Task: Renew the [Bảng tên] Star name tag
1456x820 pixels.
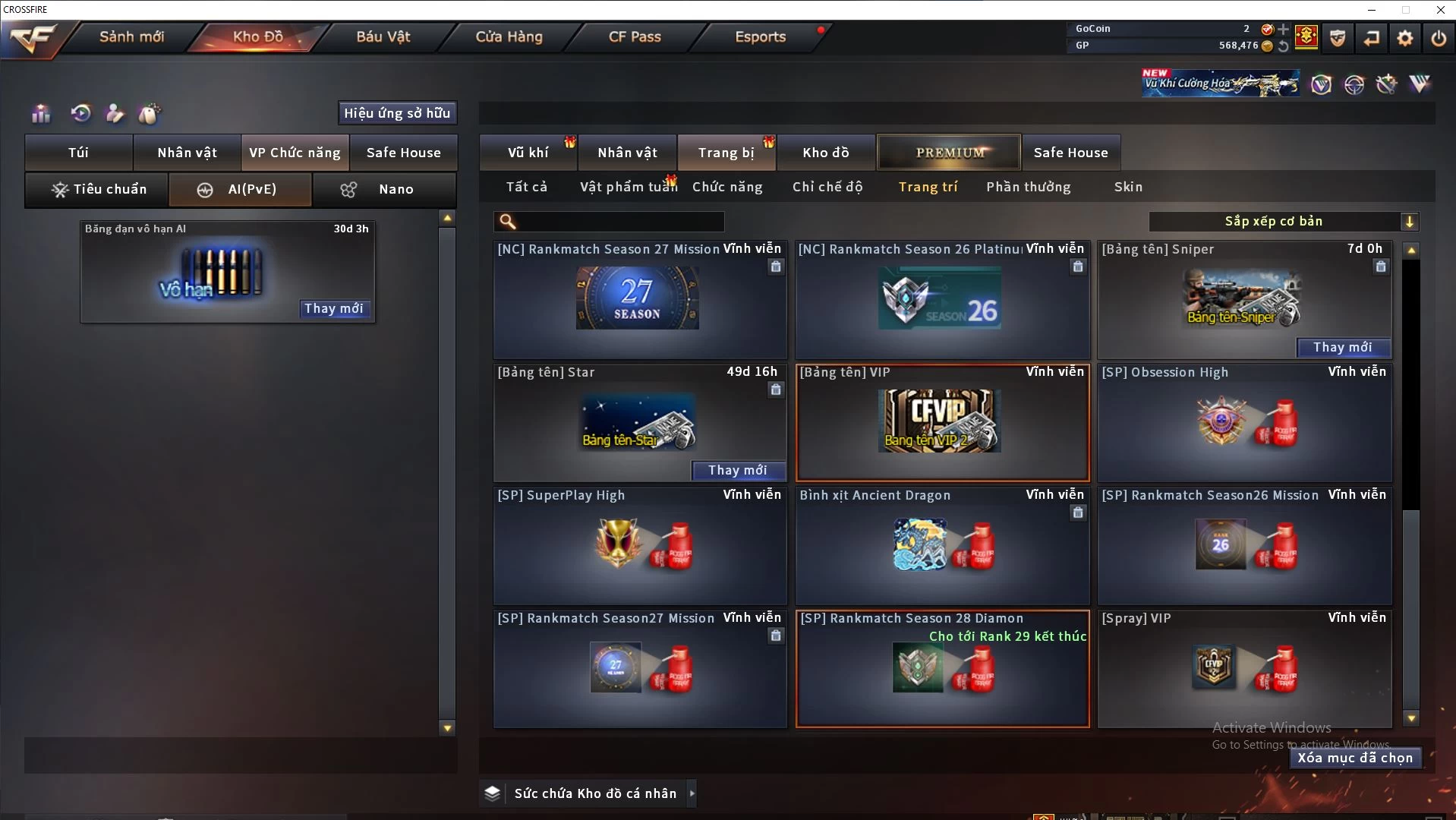Action: pos(738,471)
